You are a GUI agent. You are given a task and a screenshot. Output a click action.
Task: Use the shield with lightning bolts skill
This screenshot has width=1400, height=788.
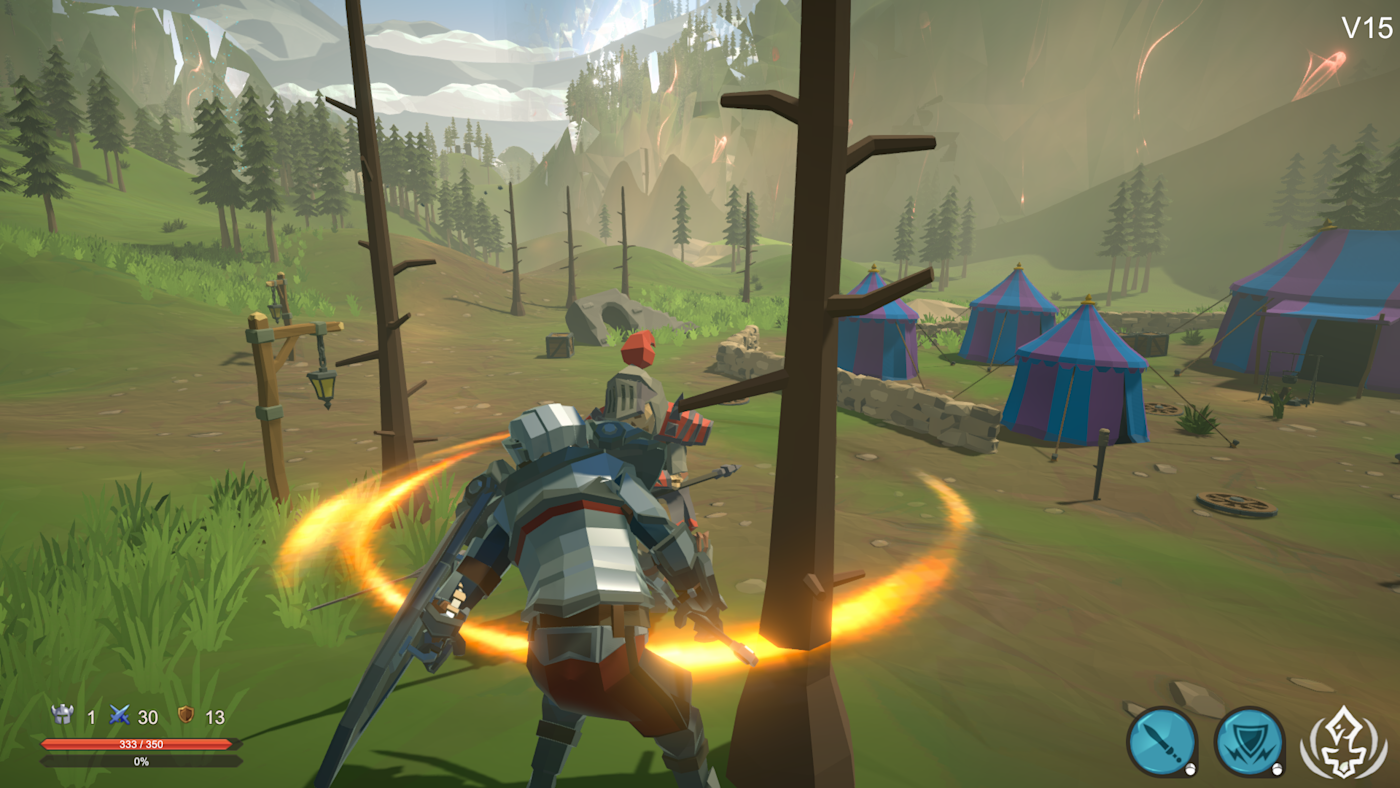[1249, 742]
